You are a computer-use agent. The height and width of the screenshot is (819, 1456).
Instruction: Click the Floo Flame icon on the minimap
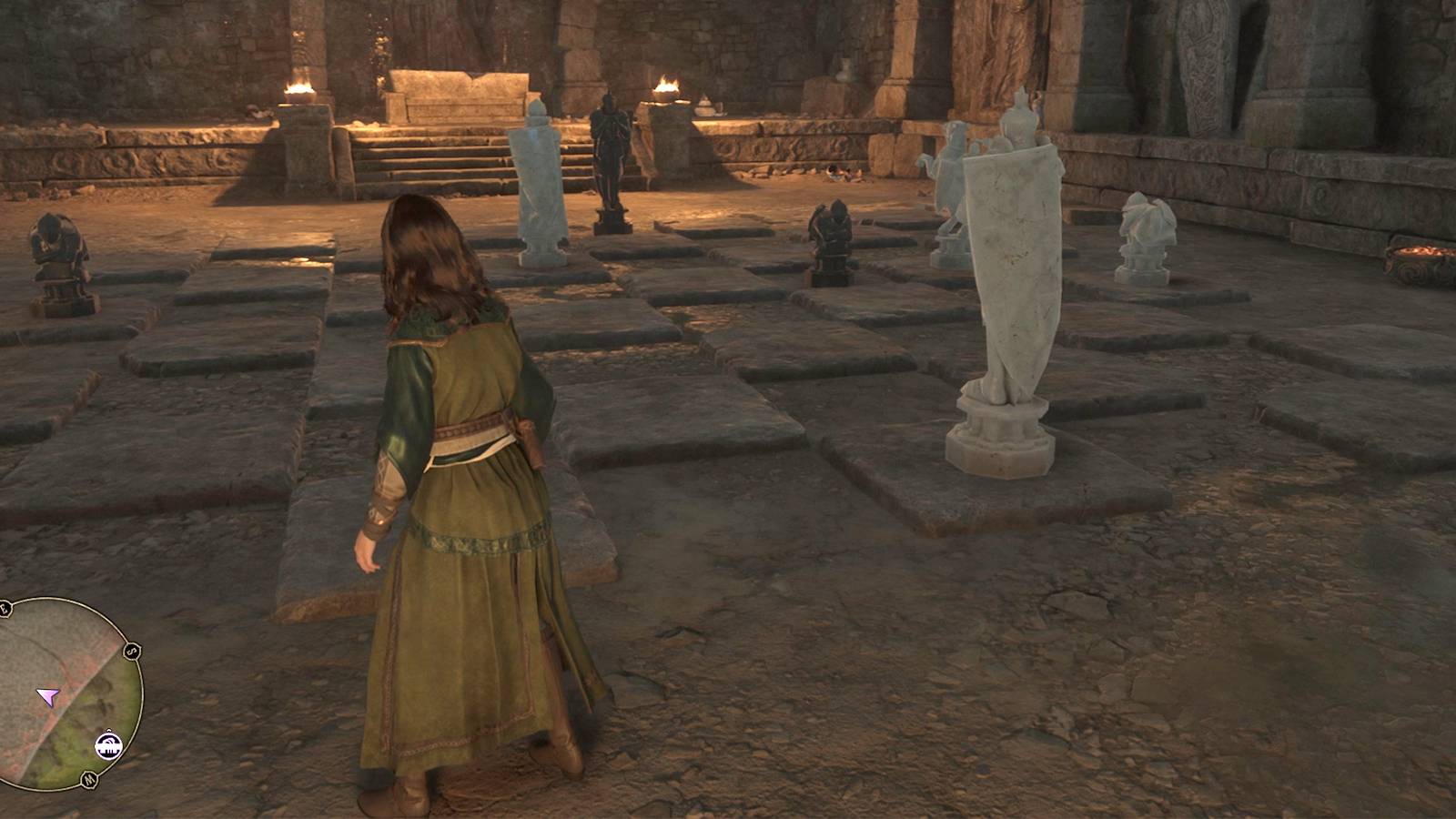[109, 744]
